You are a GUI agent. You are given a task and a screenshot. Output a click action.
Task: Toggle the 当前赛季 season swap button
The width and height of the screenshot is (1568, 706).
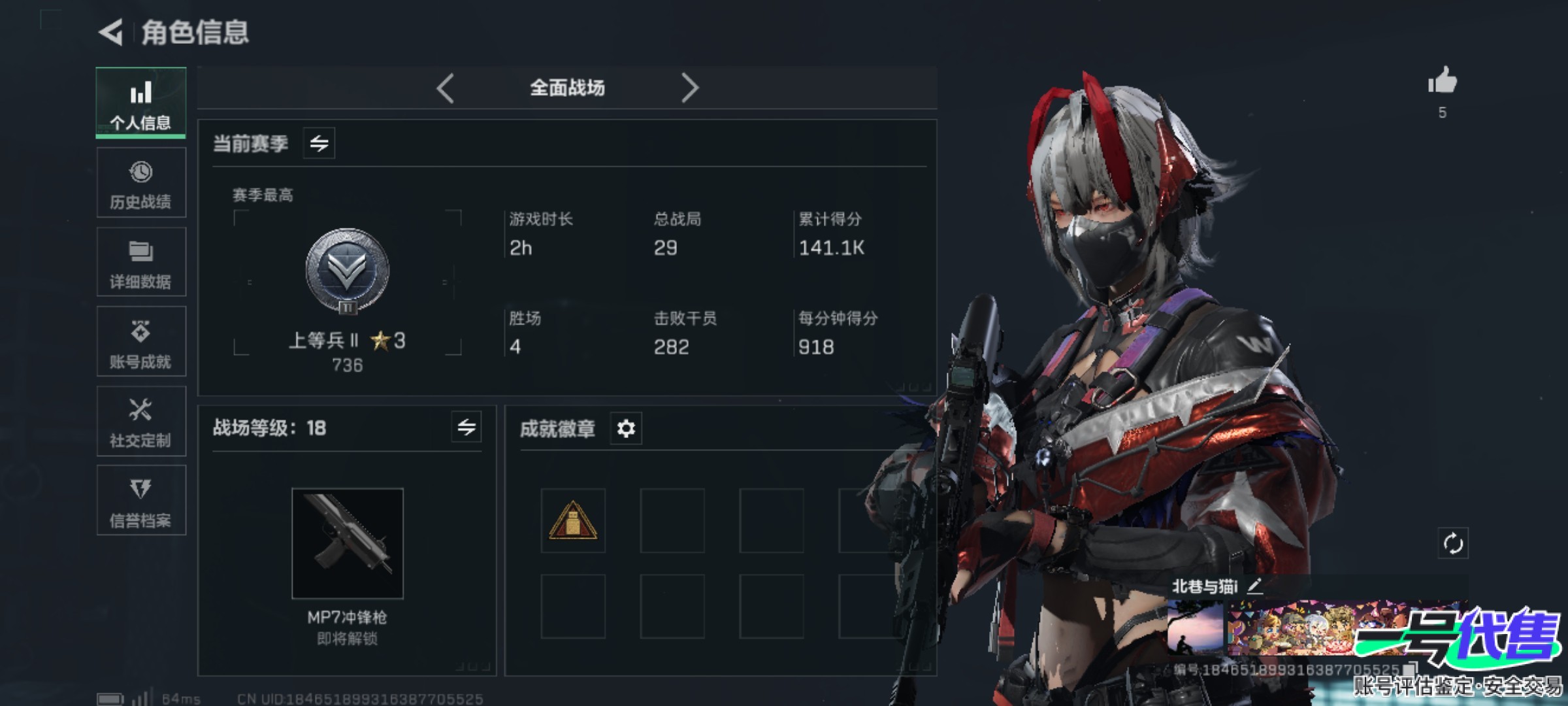tap(319, 143)
